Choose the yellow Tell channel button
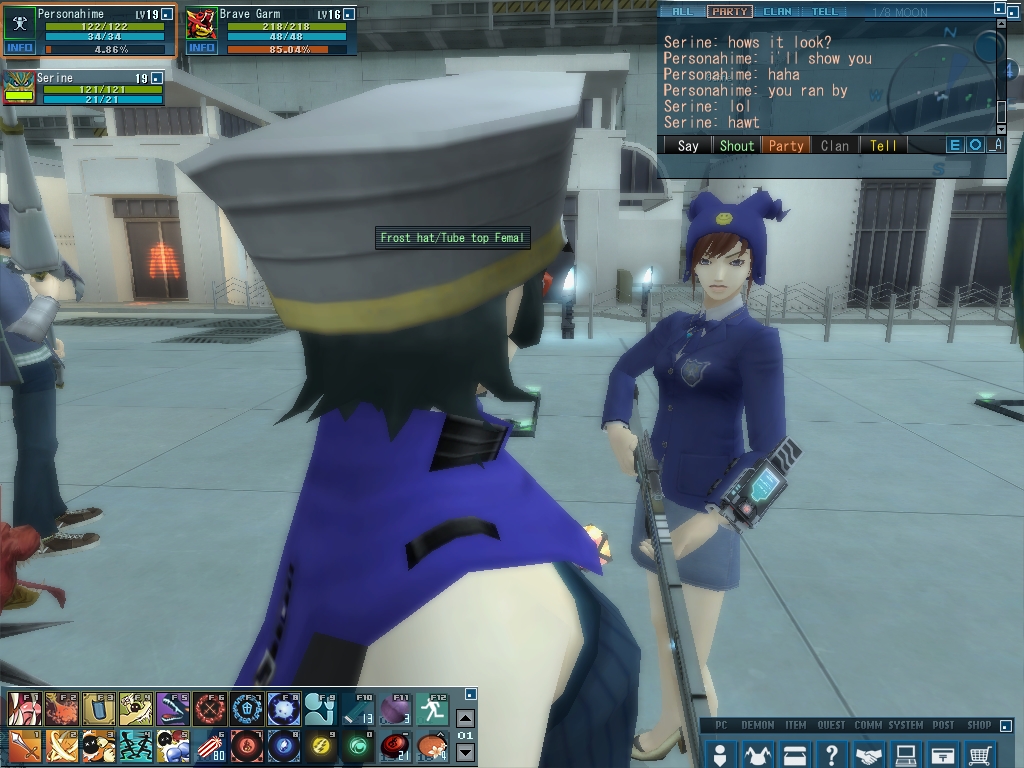This screenshot has width=1024, height=768. click(883, 146)
